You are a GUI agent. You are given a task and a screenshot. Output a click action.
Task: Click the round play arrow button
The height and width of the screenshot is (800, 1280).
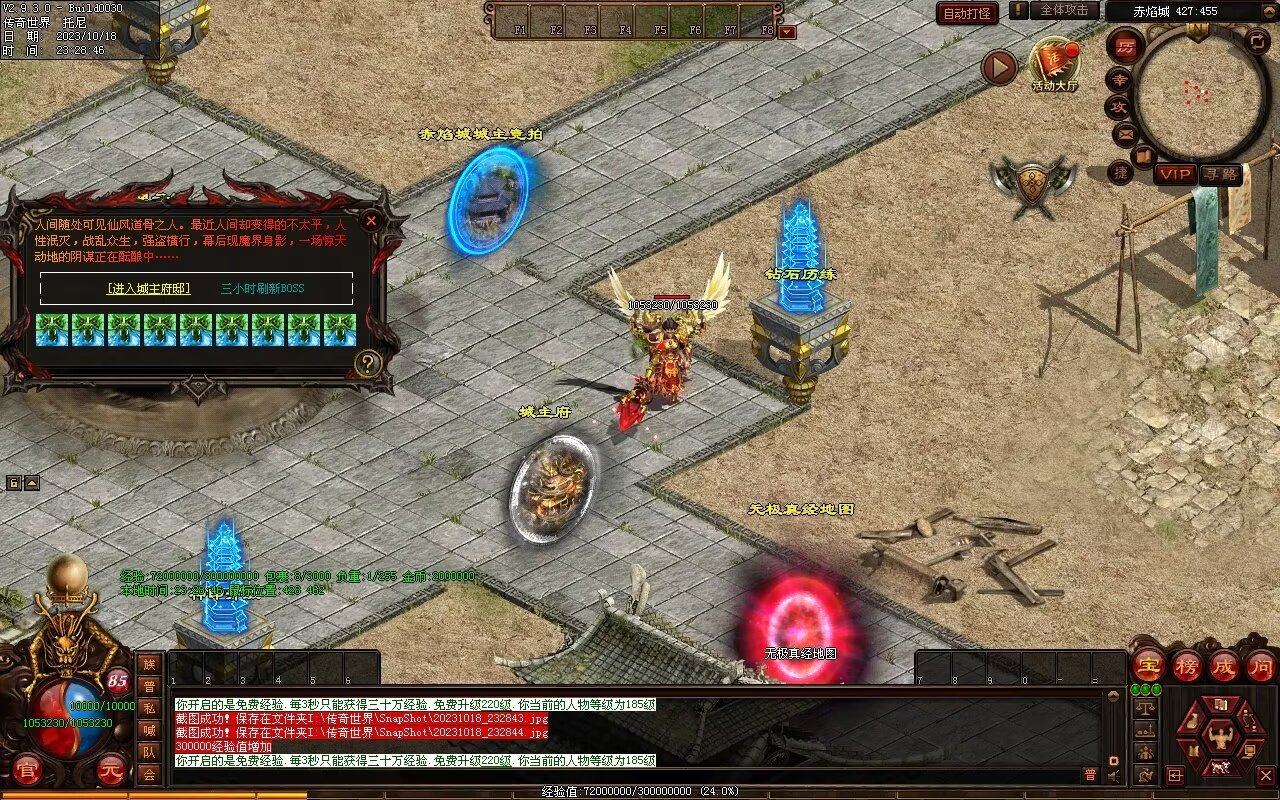998,67
